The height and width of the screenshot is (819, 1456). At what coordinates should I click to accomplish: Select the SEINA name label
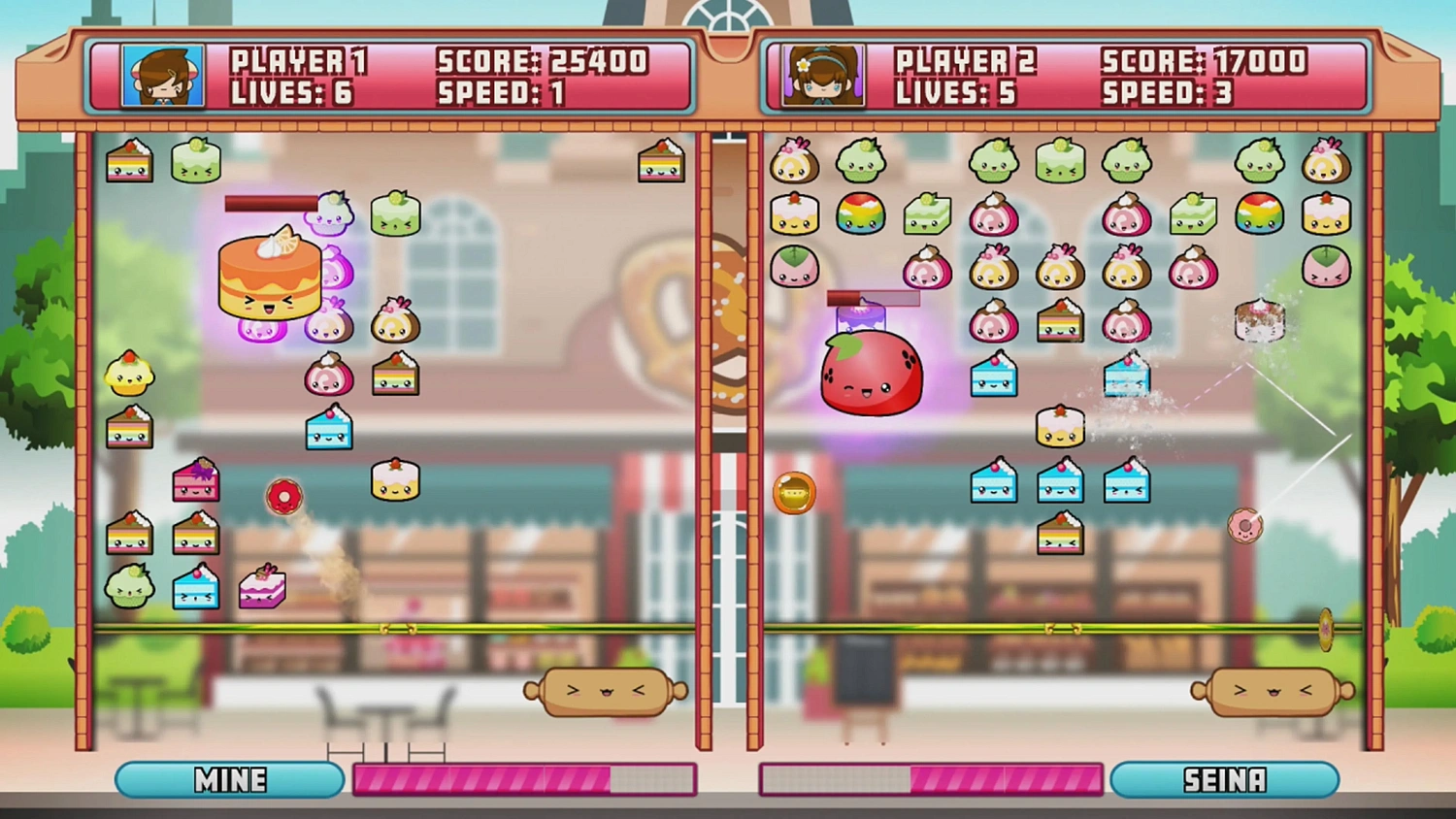pyautogui.click(x=1225, y=779)
